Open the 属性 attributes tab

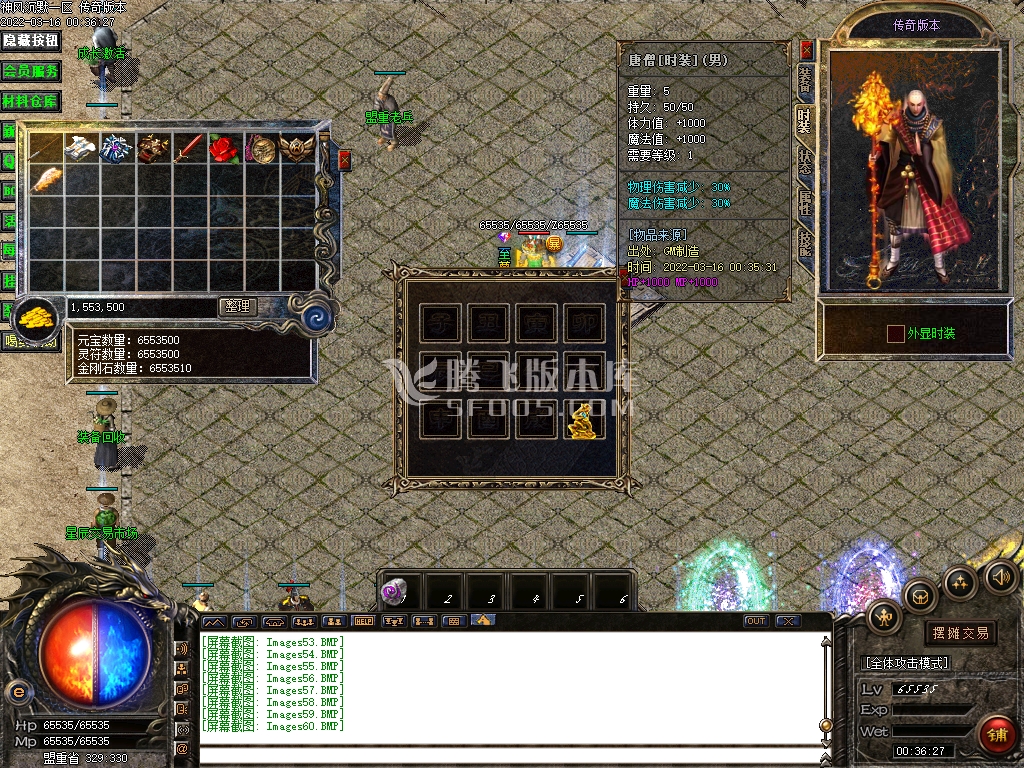click(805, 203)
